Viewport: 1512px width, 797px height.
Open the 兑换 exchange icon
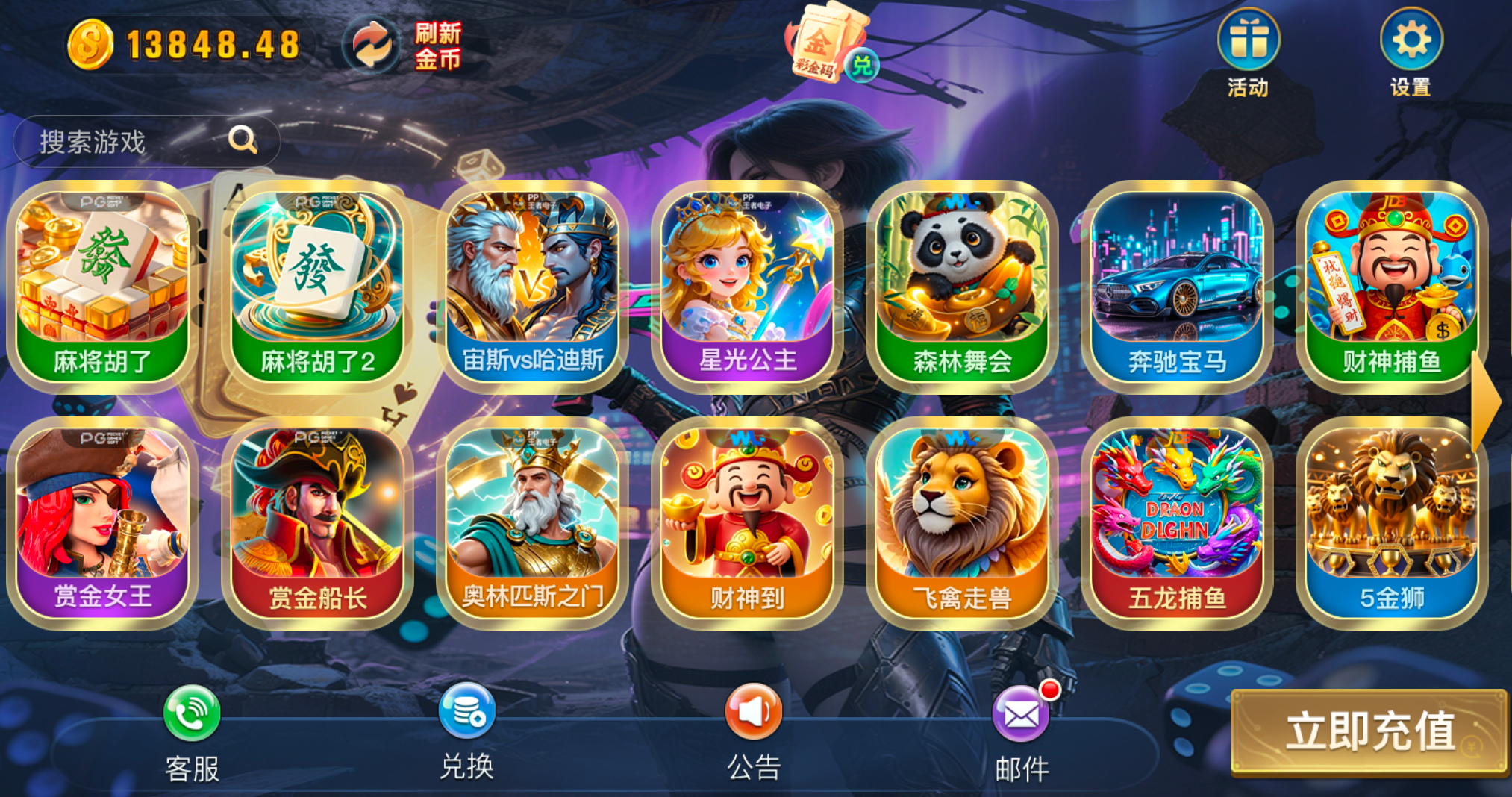pos(466,711)
